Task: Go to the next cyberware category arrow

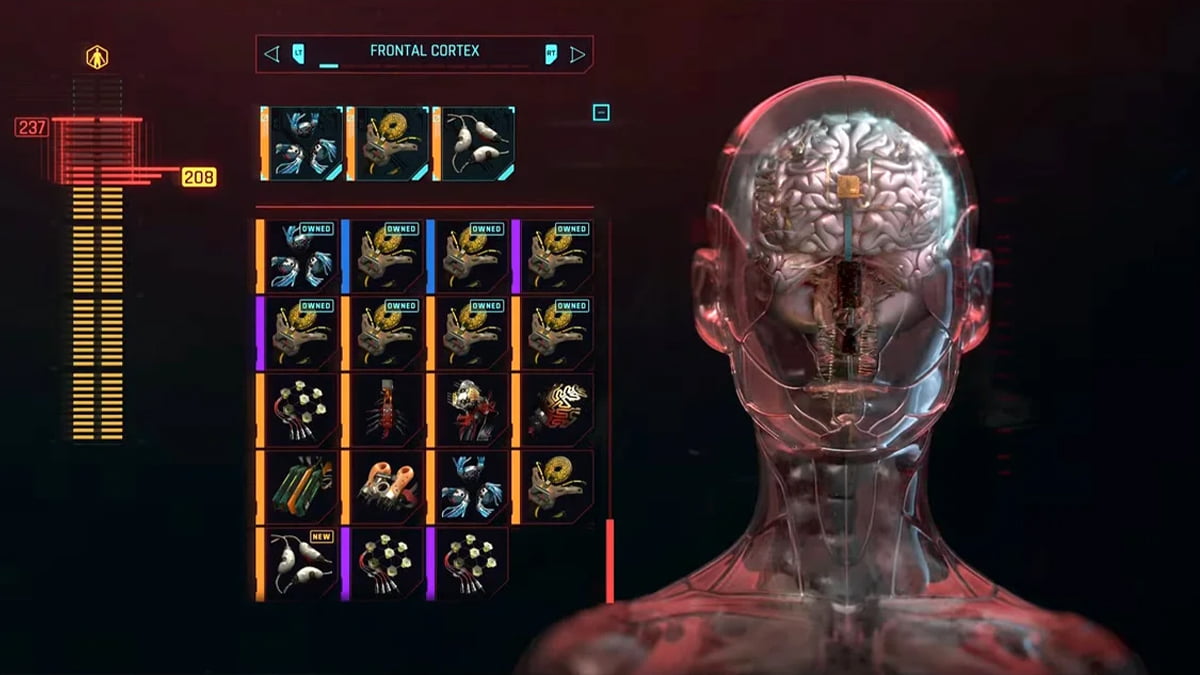Action: click(578, 54)
